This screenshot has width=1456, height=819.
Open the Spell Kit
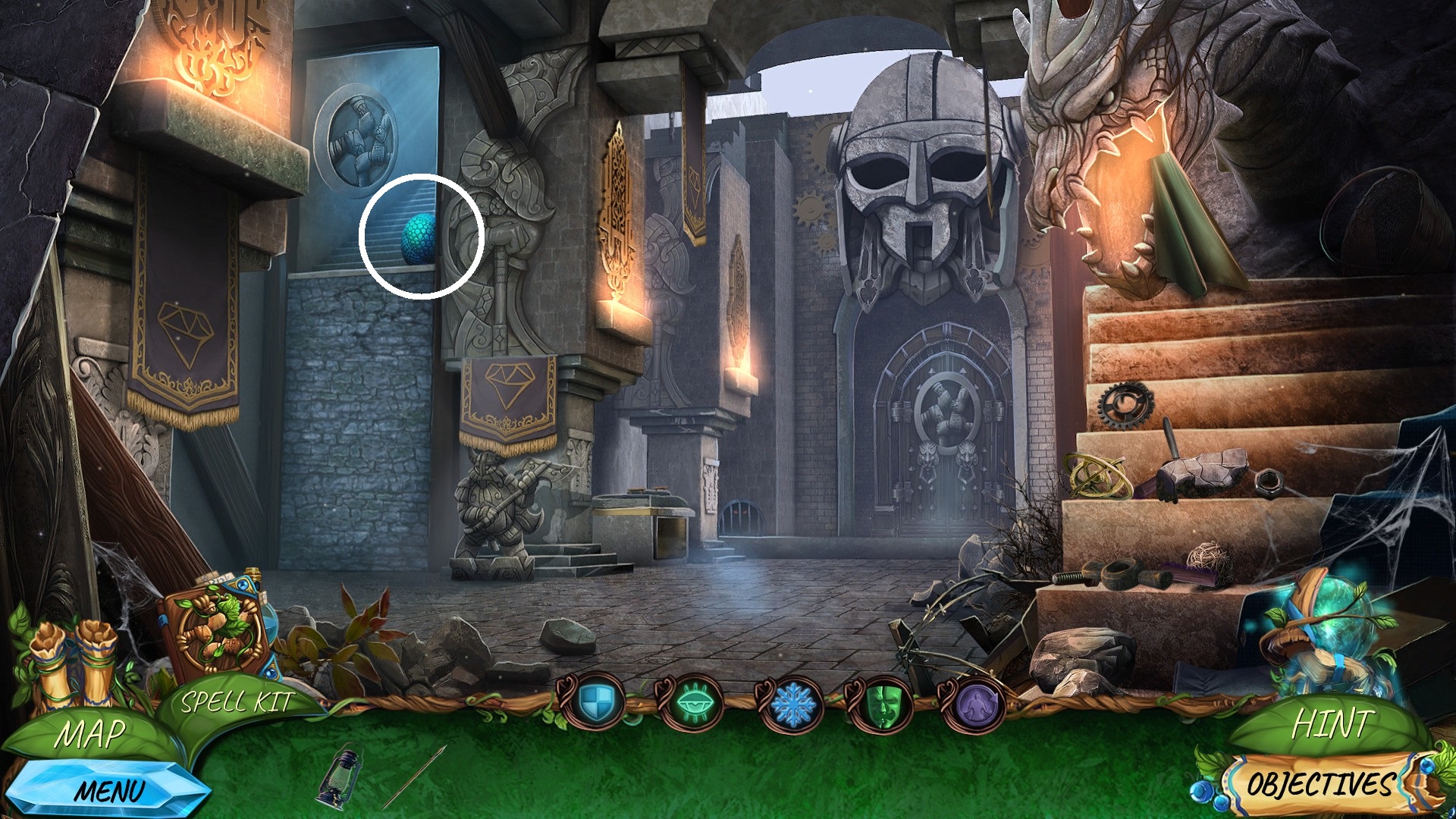[x=236, y=702]
